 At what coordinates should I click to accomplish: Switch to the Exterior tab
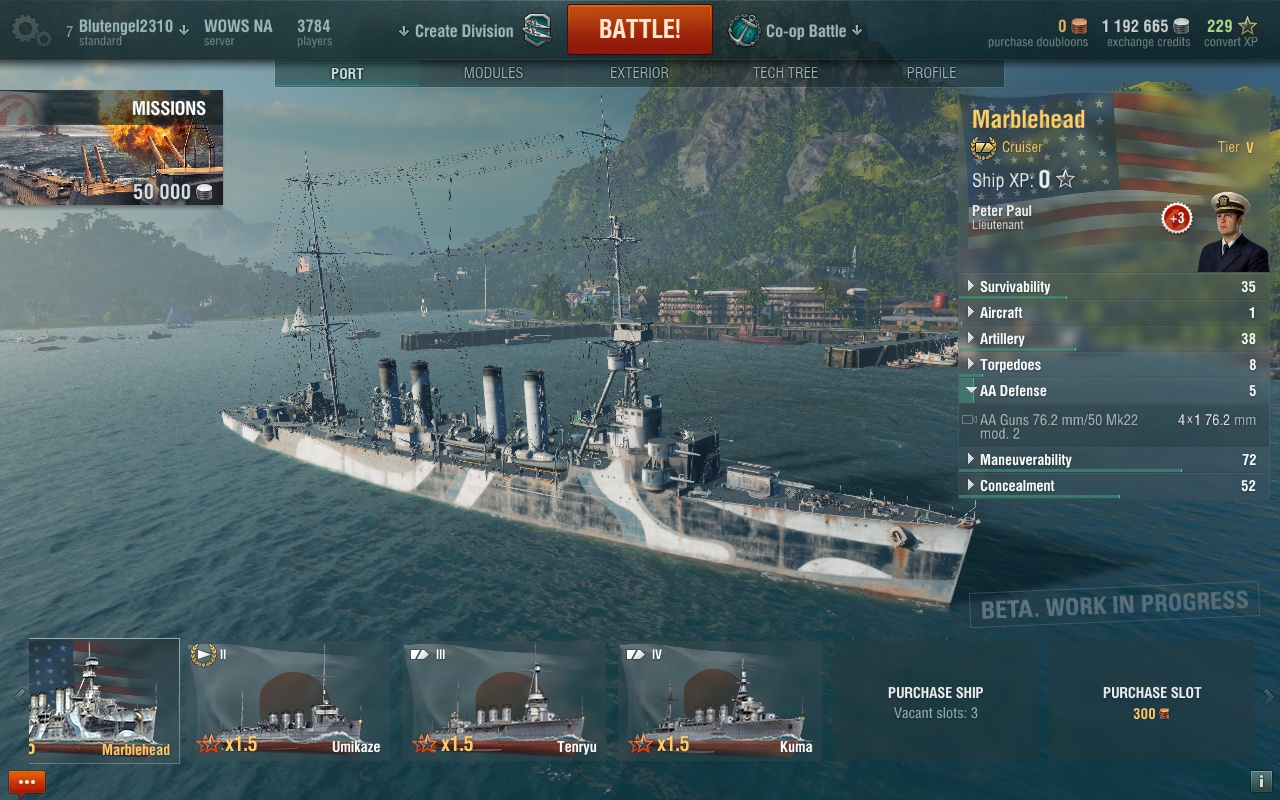tap(639, 73)
